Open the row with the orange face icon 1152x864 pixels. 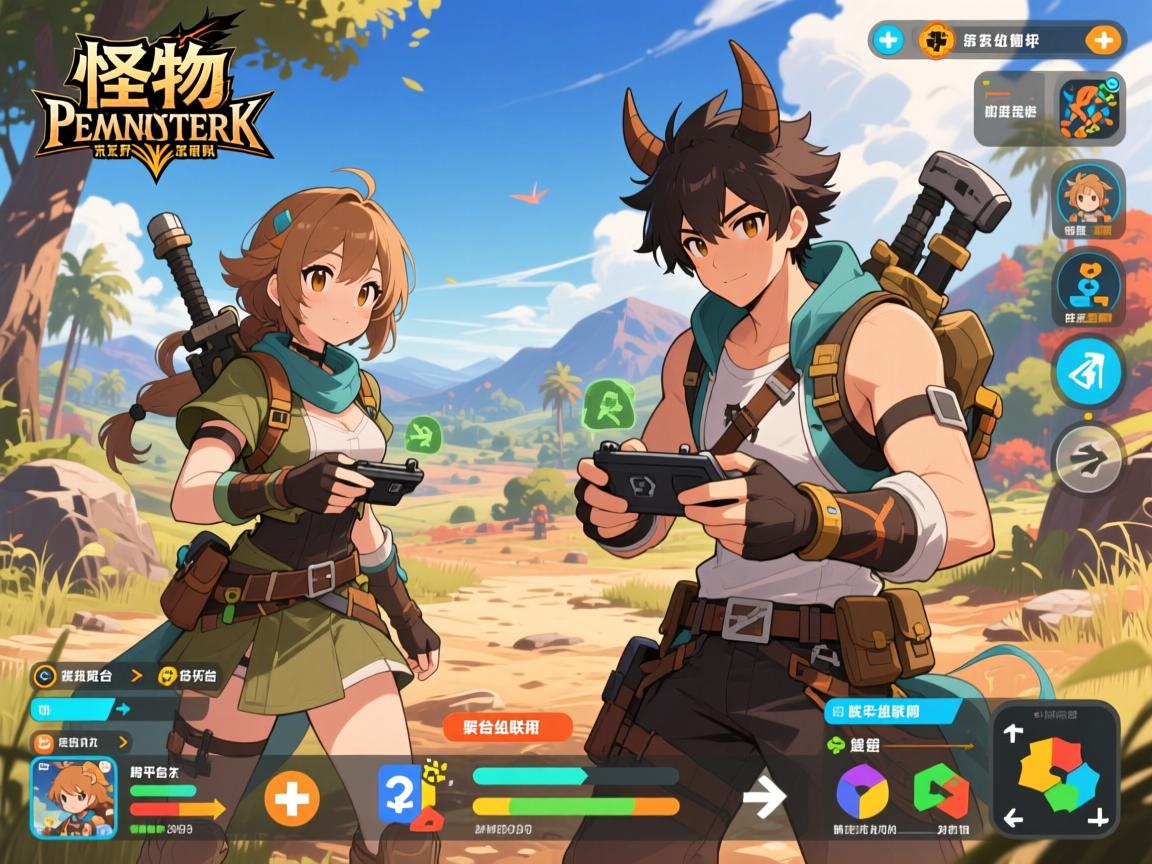point(82,742)
